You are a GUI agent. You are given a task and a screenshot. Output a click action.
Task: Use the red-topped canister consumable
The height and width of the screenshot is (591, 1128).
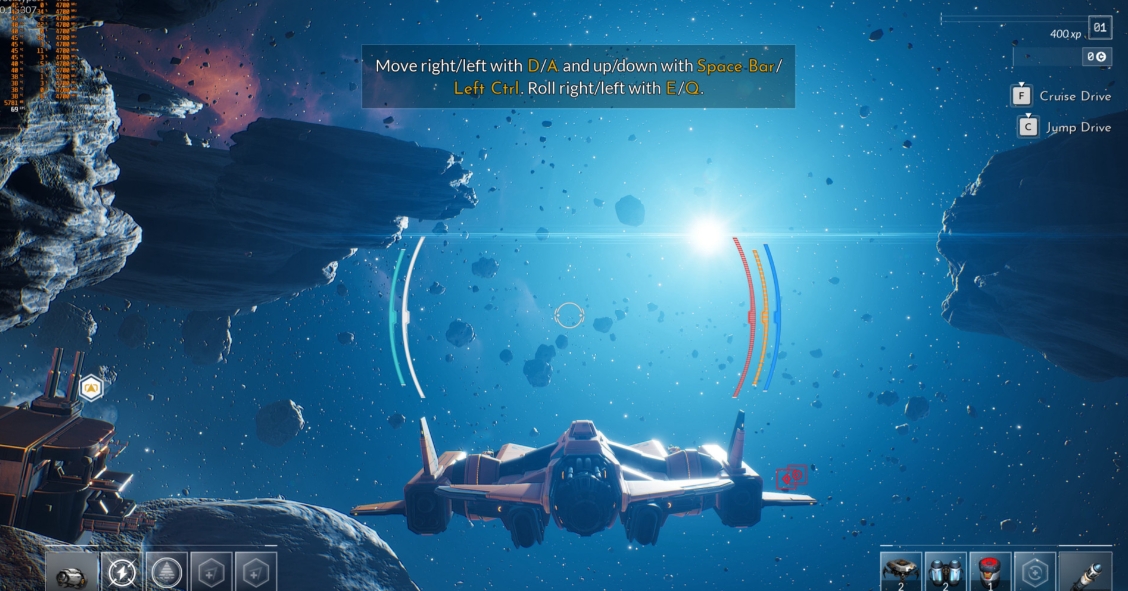(989, 572)
